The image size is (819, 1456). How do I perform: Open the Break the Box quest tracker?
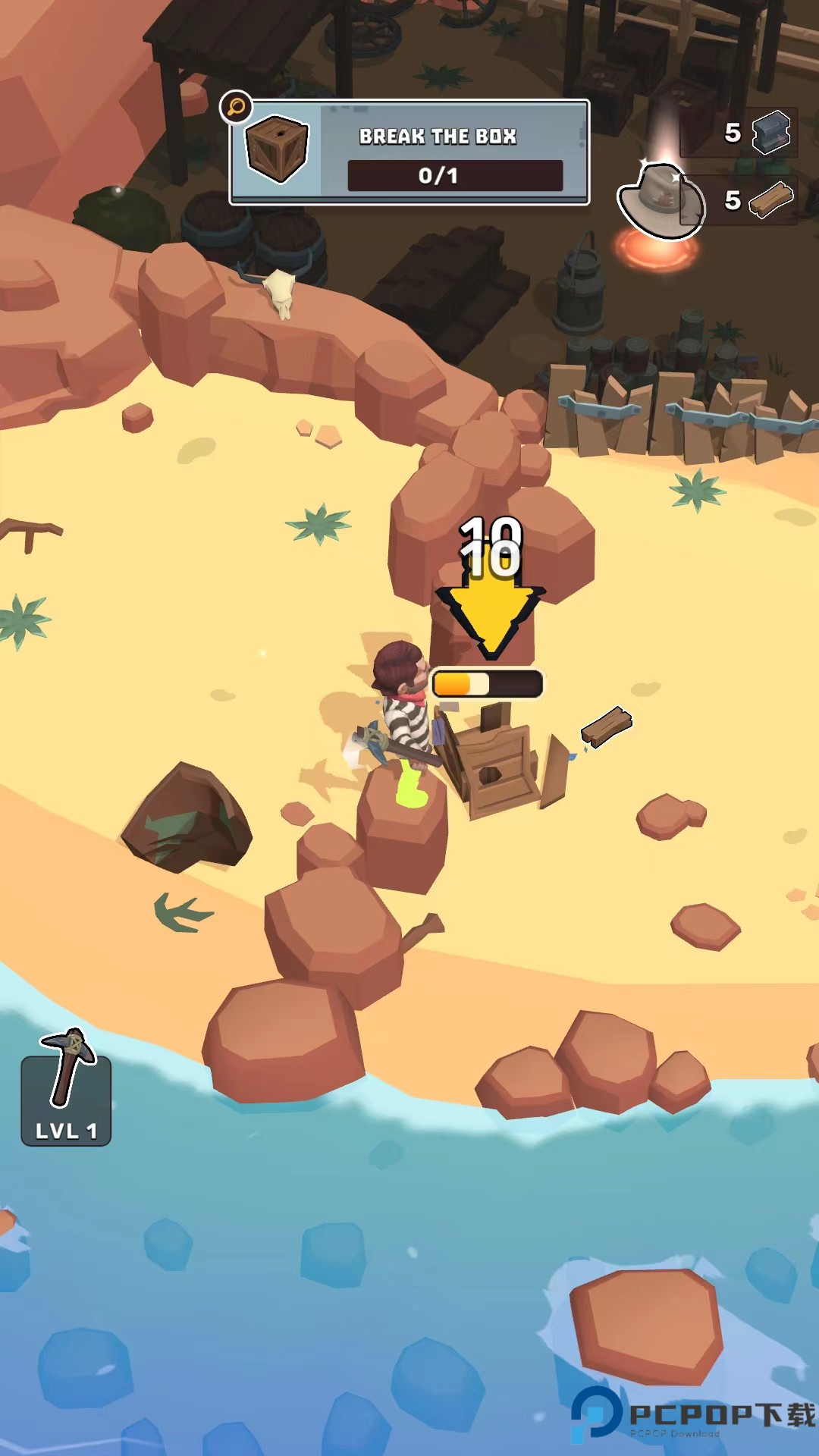click(409, 153)
